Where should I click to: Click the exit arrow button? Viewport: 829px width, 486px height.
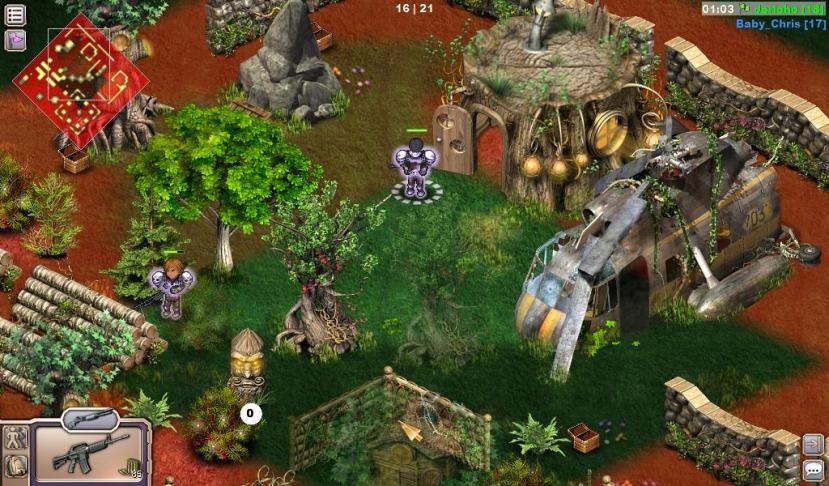(814, 444)
